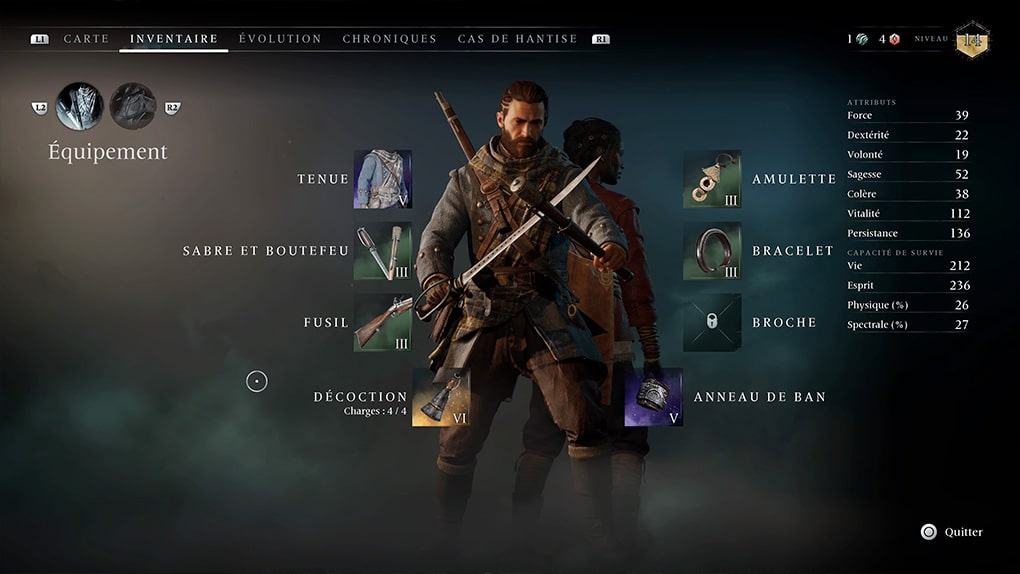Open the Évolution tab

click(280, 39)
